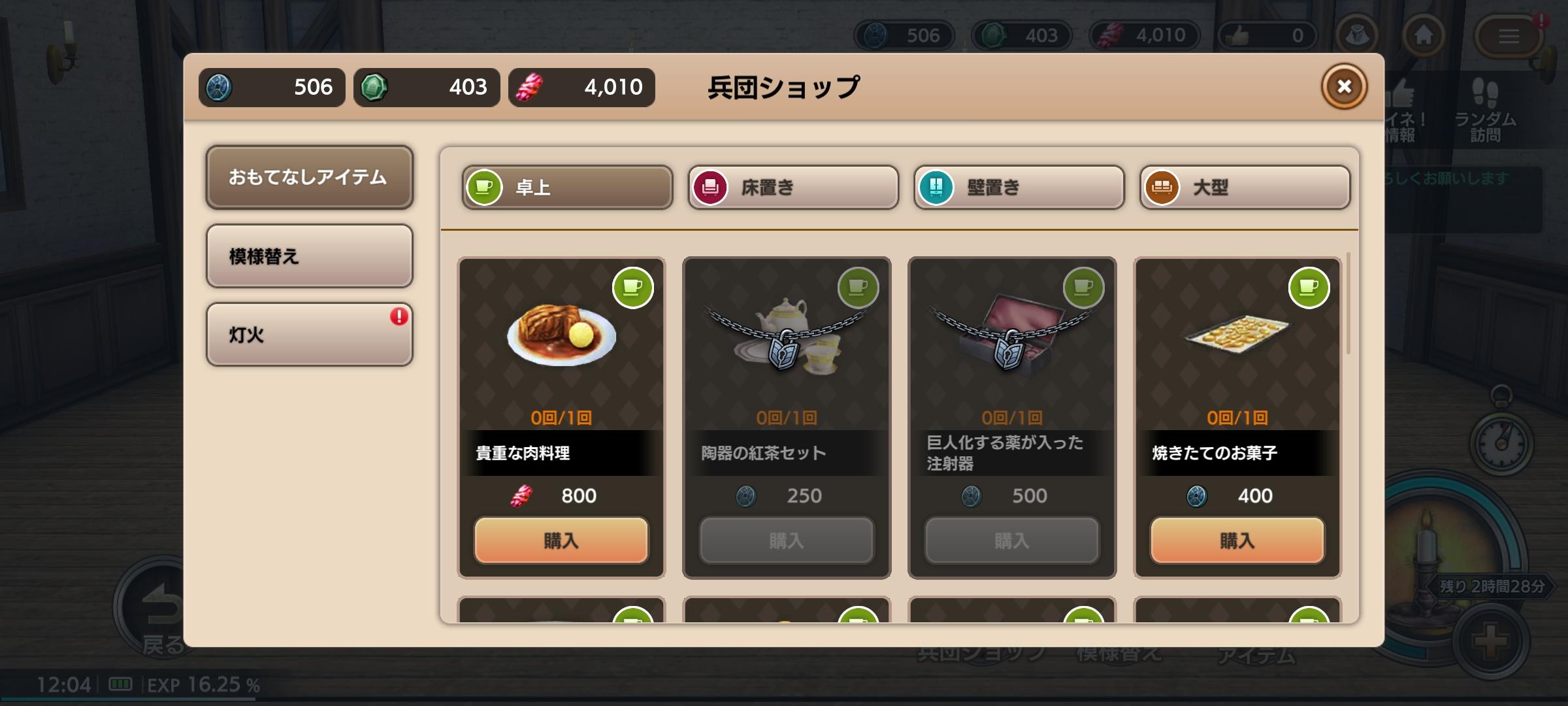The image size is (1568, 706).
Task: Switch to the 壁置き category tab
Action: coord(1018,188)
